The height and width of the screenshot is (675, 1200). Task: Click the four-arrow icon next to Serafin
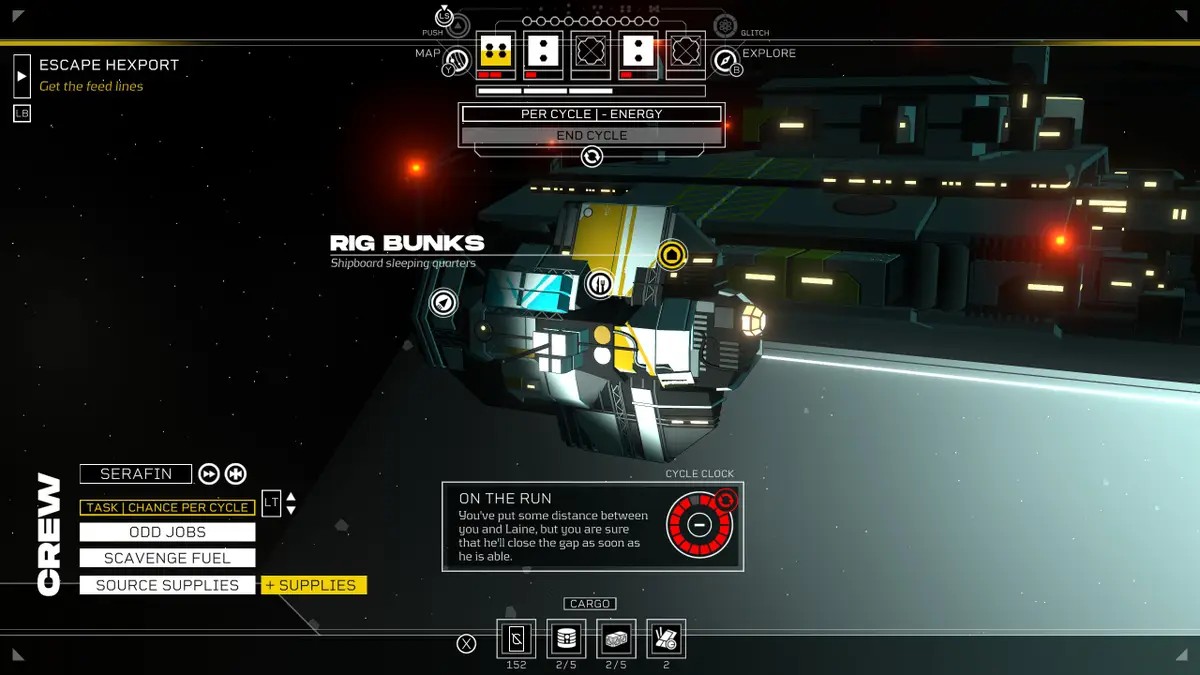click(x=236, y=474)
